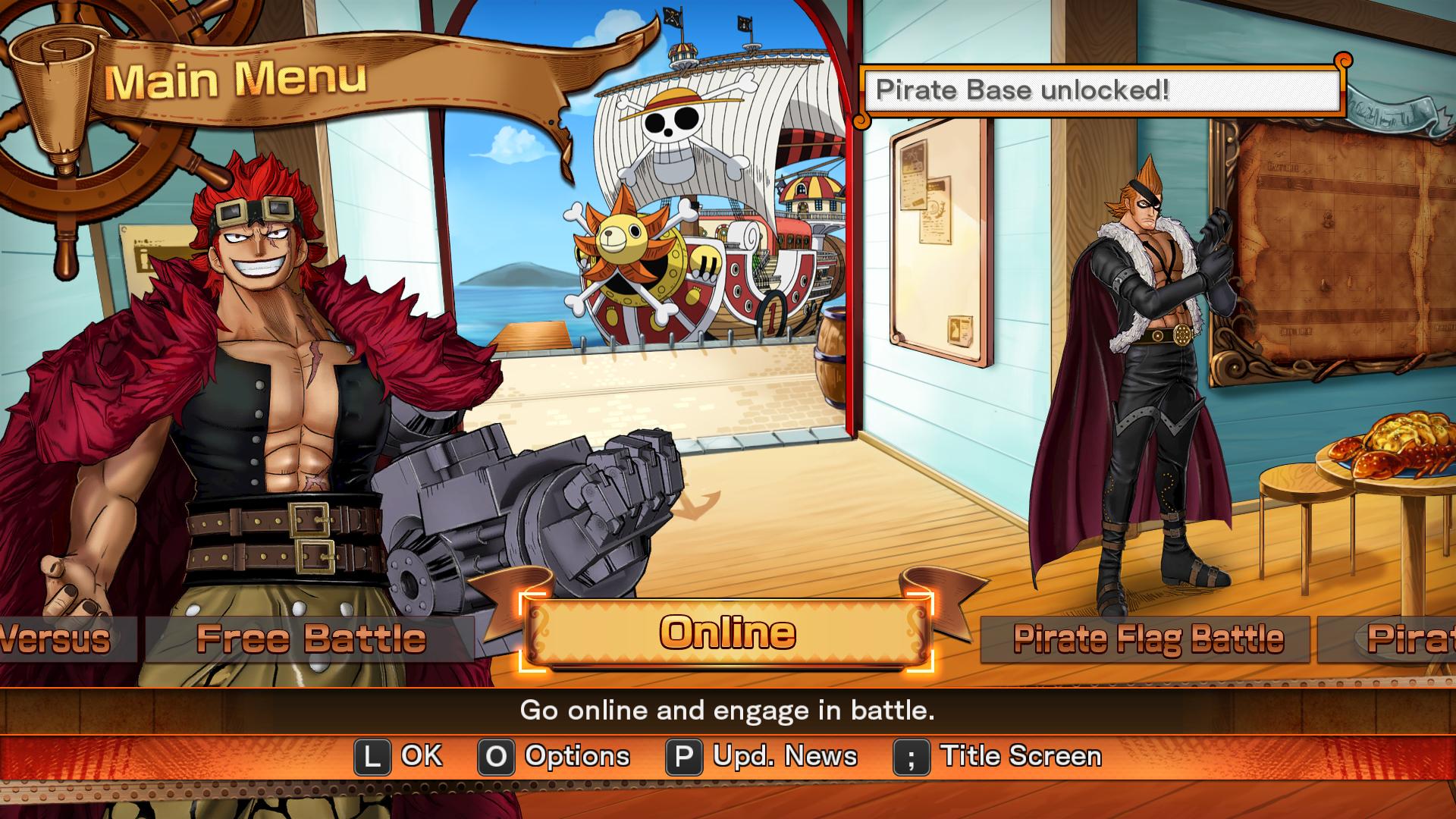The image size is (1456, 819).
Task: Dismiss the Pirate Base unlocked notification
Action: 1102,90
